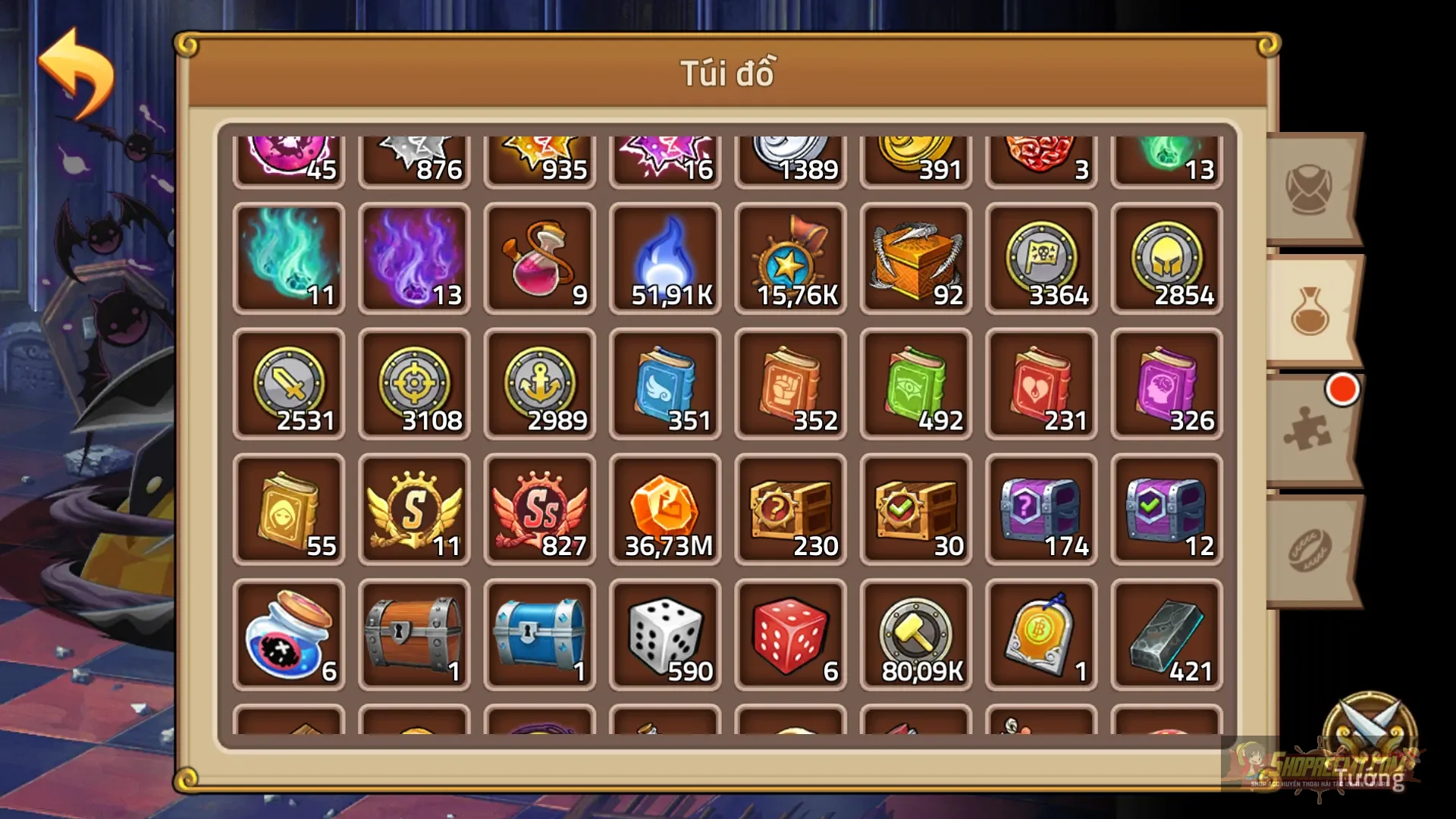The image size is (1456, 819).
Task: Tap the blue locked chest thumbnail
Action: coord(540,635)
